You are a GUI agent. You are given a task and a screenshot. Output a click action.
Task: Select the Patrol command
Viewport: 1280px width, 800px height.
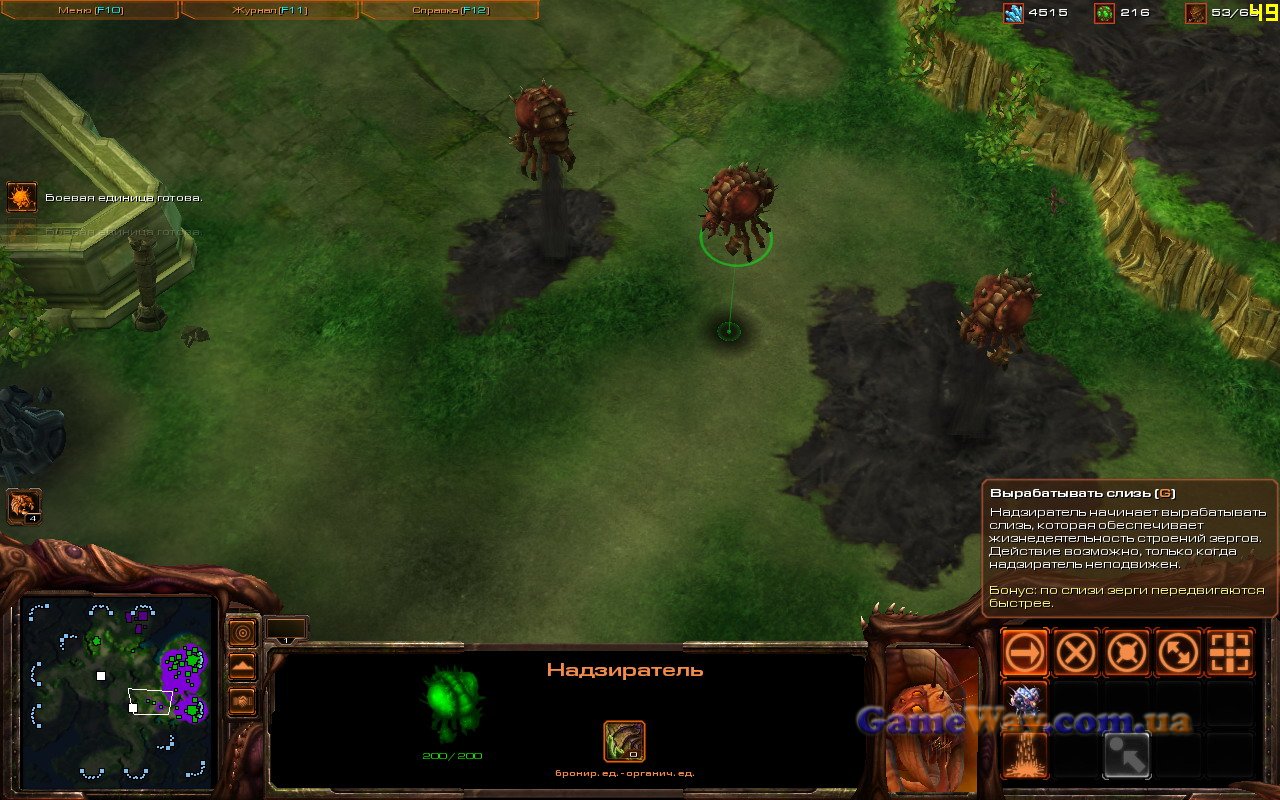pos(1178,654)
